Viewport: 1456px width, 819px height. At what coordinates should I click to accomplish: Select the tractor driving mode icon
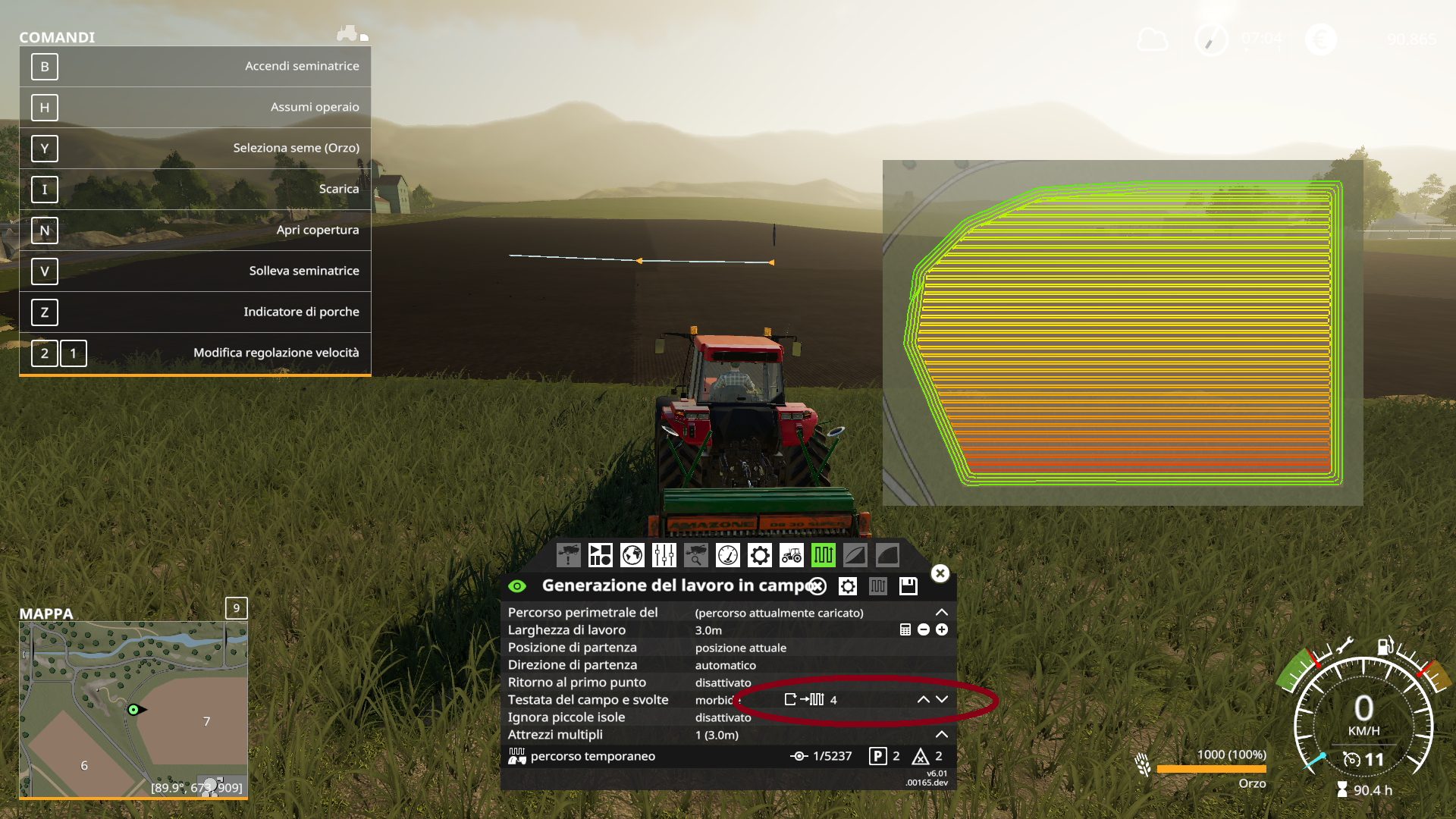tap(792, 555)
